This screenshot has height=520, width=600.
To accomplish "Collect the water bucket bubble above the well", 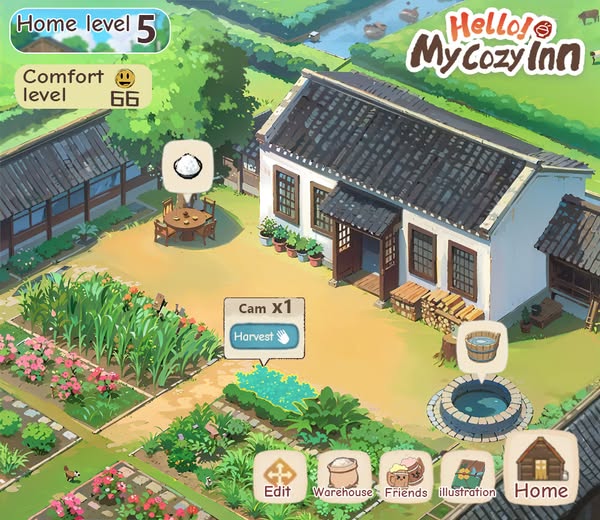I will [x=481, y=346].
